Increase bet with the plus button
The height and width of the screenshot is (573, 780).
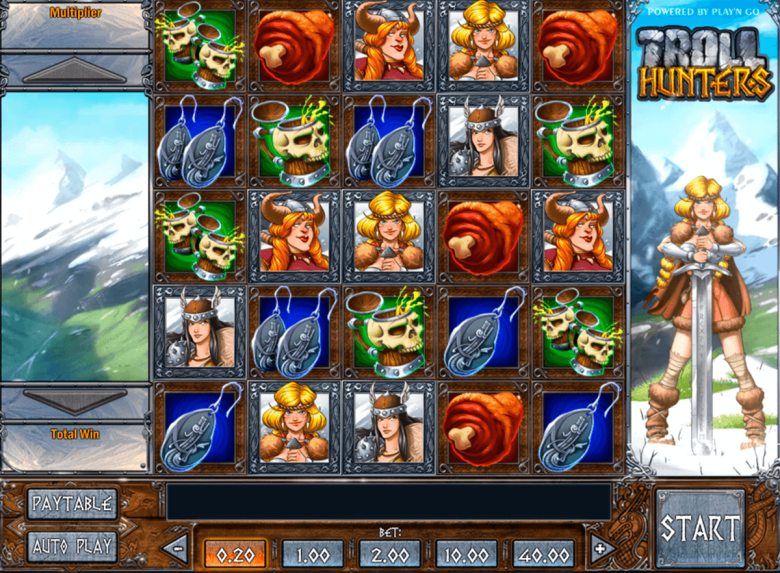point(602,548)
